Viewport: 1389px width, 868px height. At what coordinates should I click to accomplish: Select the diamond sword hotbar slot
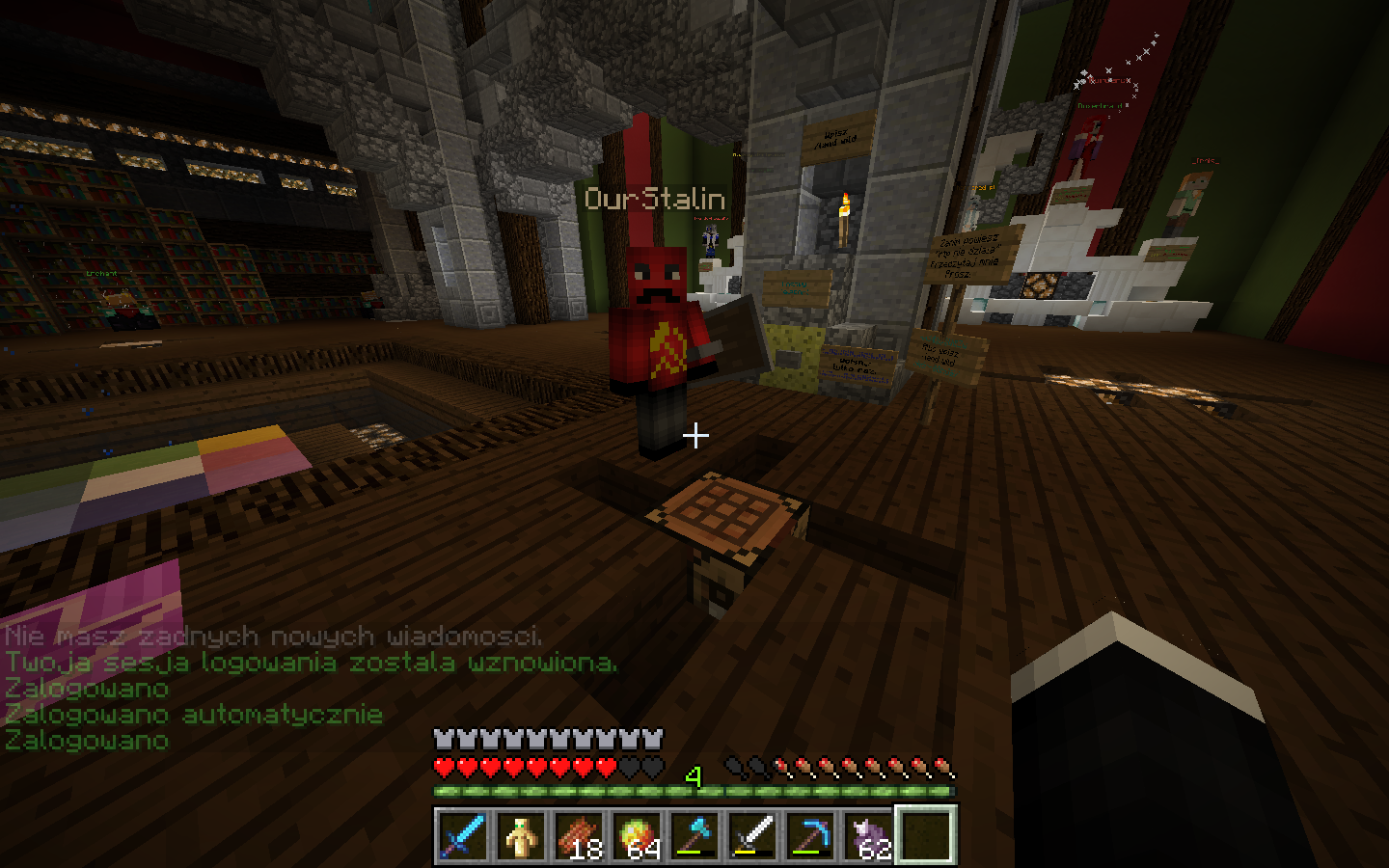[463, 835]
